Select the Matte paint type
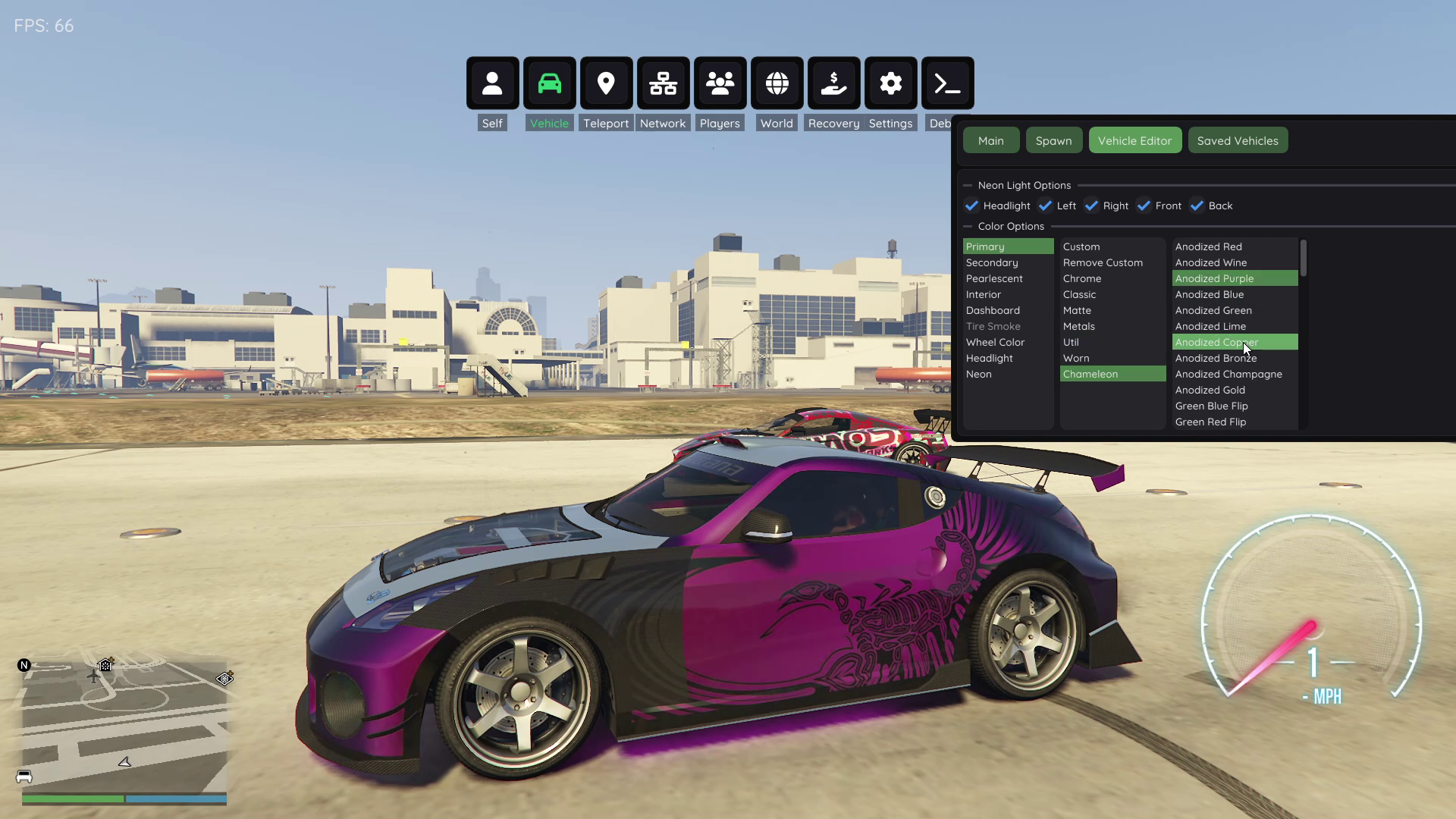The height and width of the screenshot is (819, 1456). pos(1077,310)
